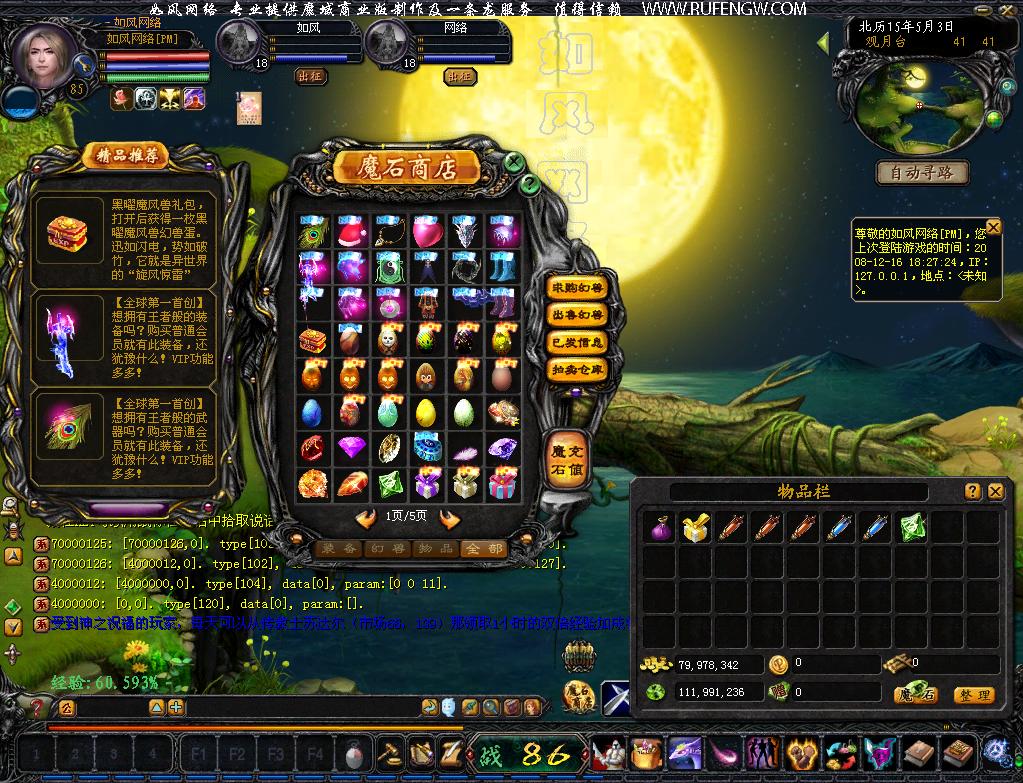This screenshot has height=783, width=1023.
Task: Choose the yellow egg in the shop
Action: coord(426,411)
